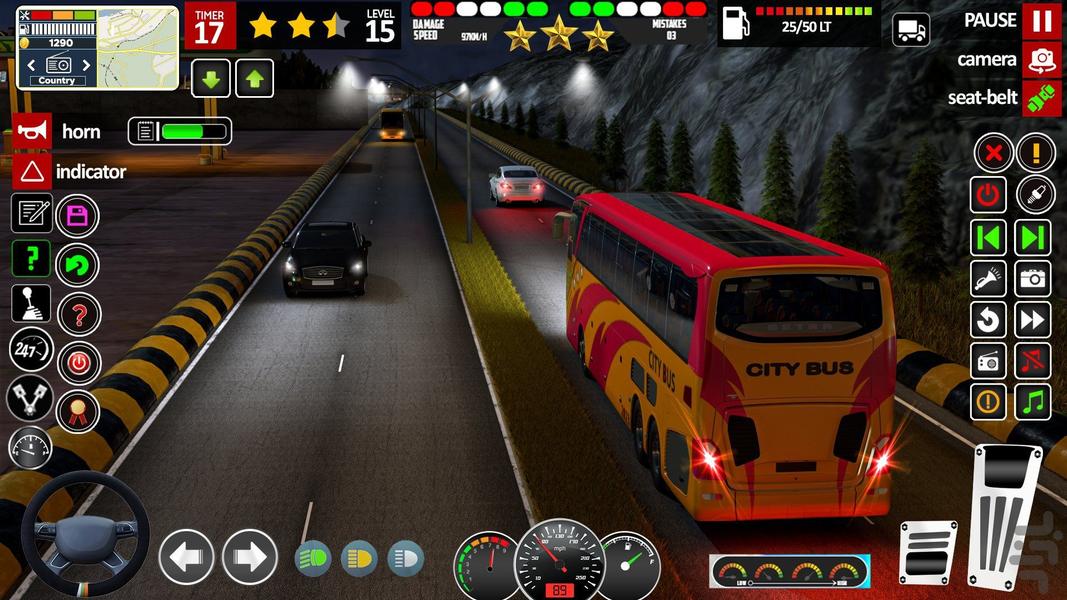Click the red power button on left
Viewport: 1067px width, 600px height.
[x=77, y=361]
